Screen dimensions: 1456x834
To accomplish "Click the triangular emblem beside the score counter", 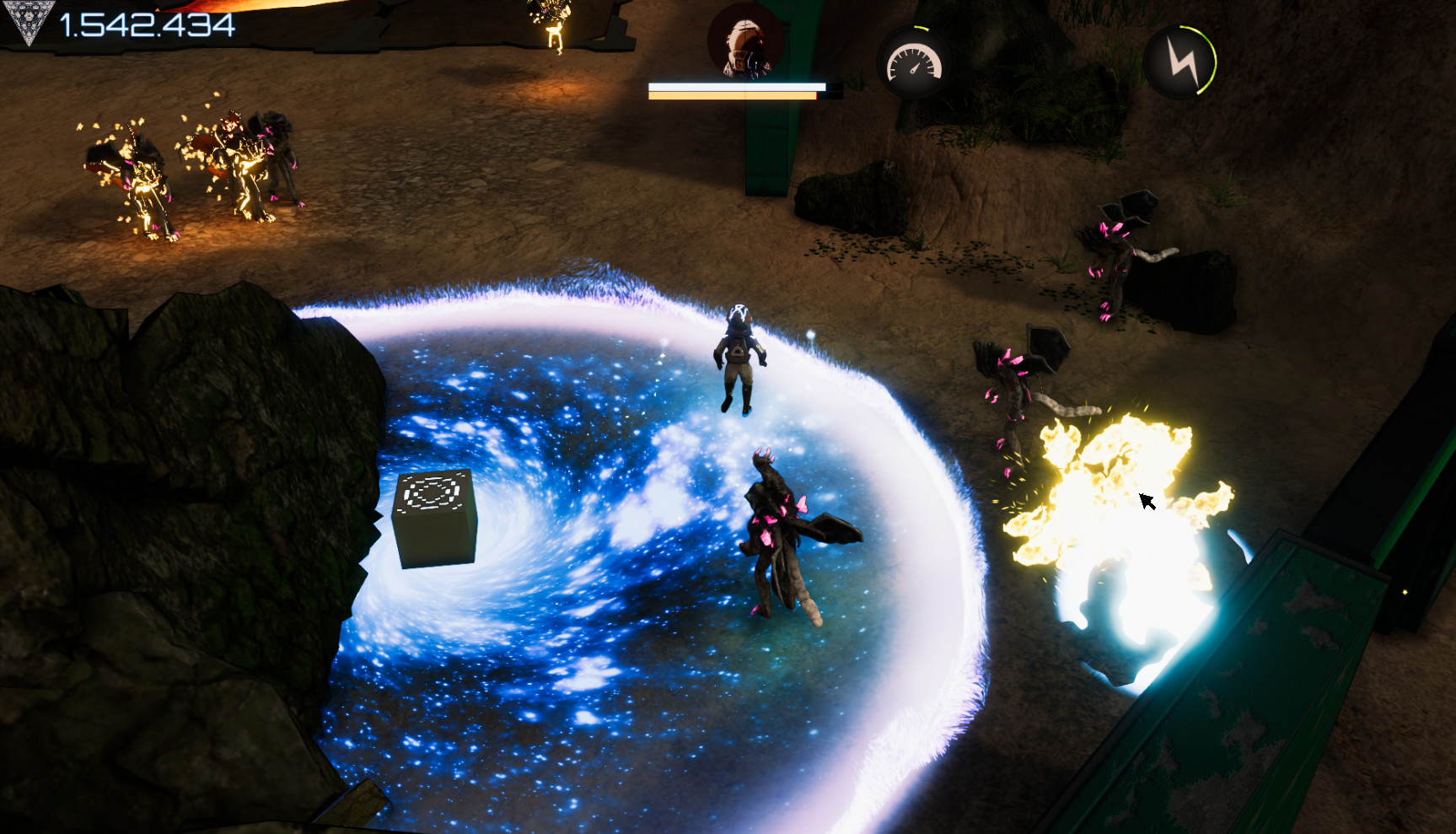I will (x=30, y=21).
